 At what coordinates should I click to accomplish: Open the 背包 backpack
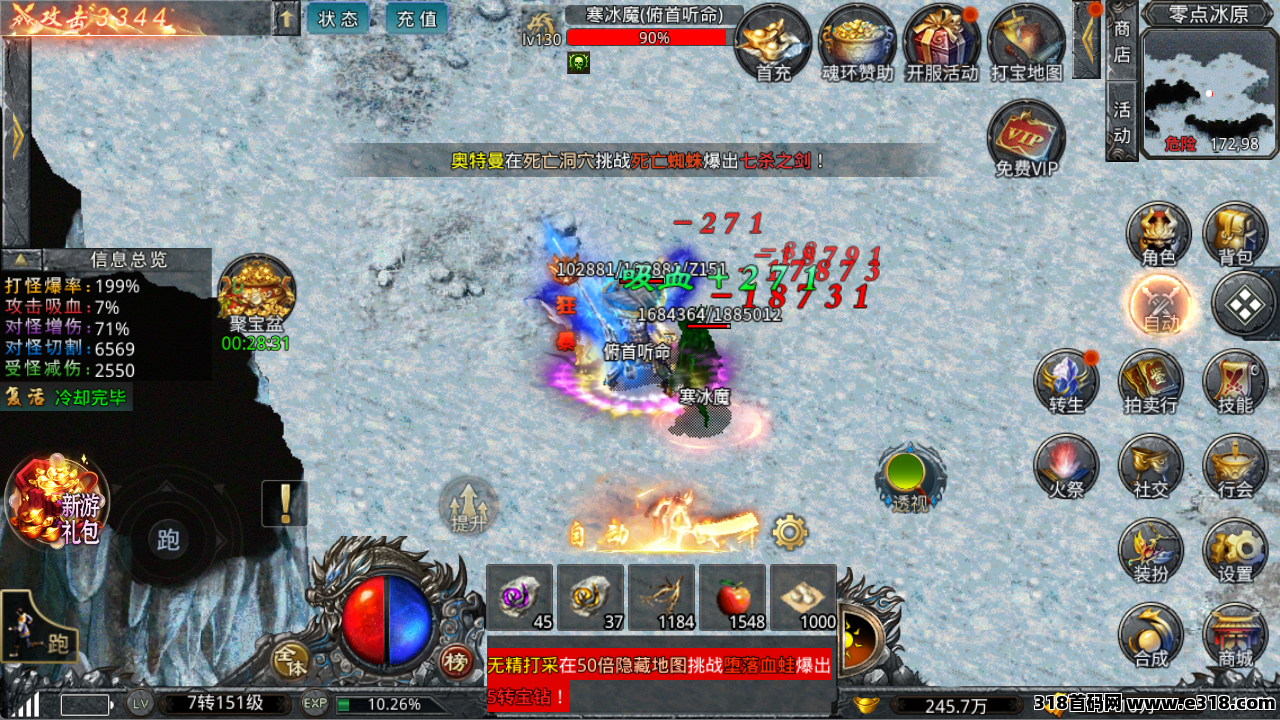point(1236,233)
